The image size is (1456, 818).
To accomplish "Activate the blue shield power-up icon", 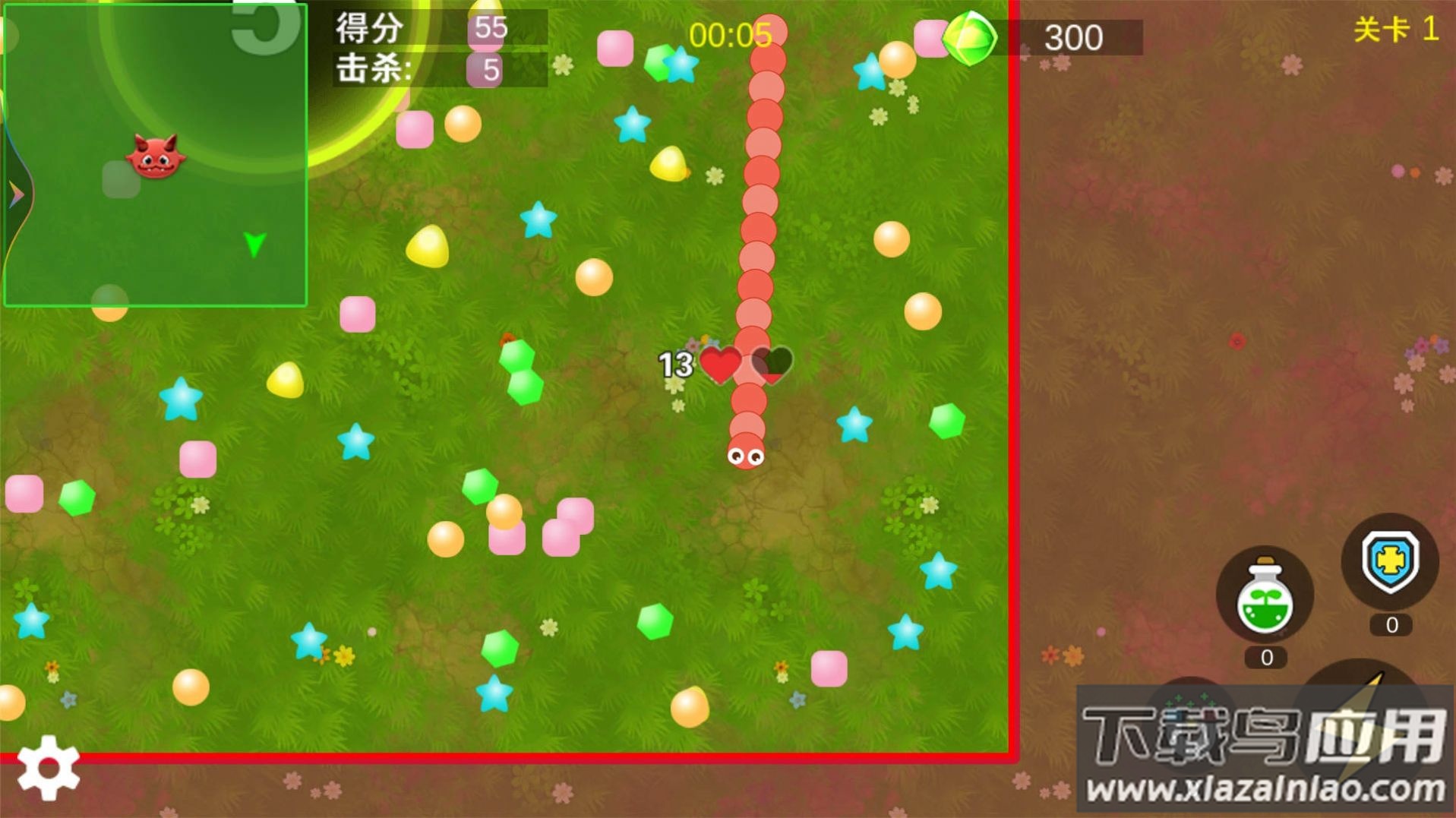I will pyautogui.click(x=1391, y=560).
